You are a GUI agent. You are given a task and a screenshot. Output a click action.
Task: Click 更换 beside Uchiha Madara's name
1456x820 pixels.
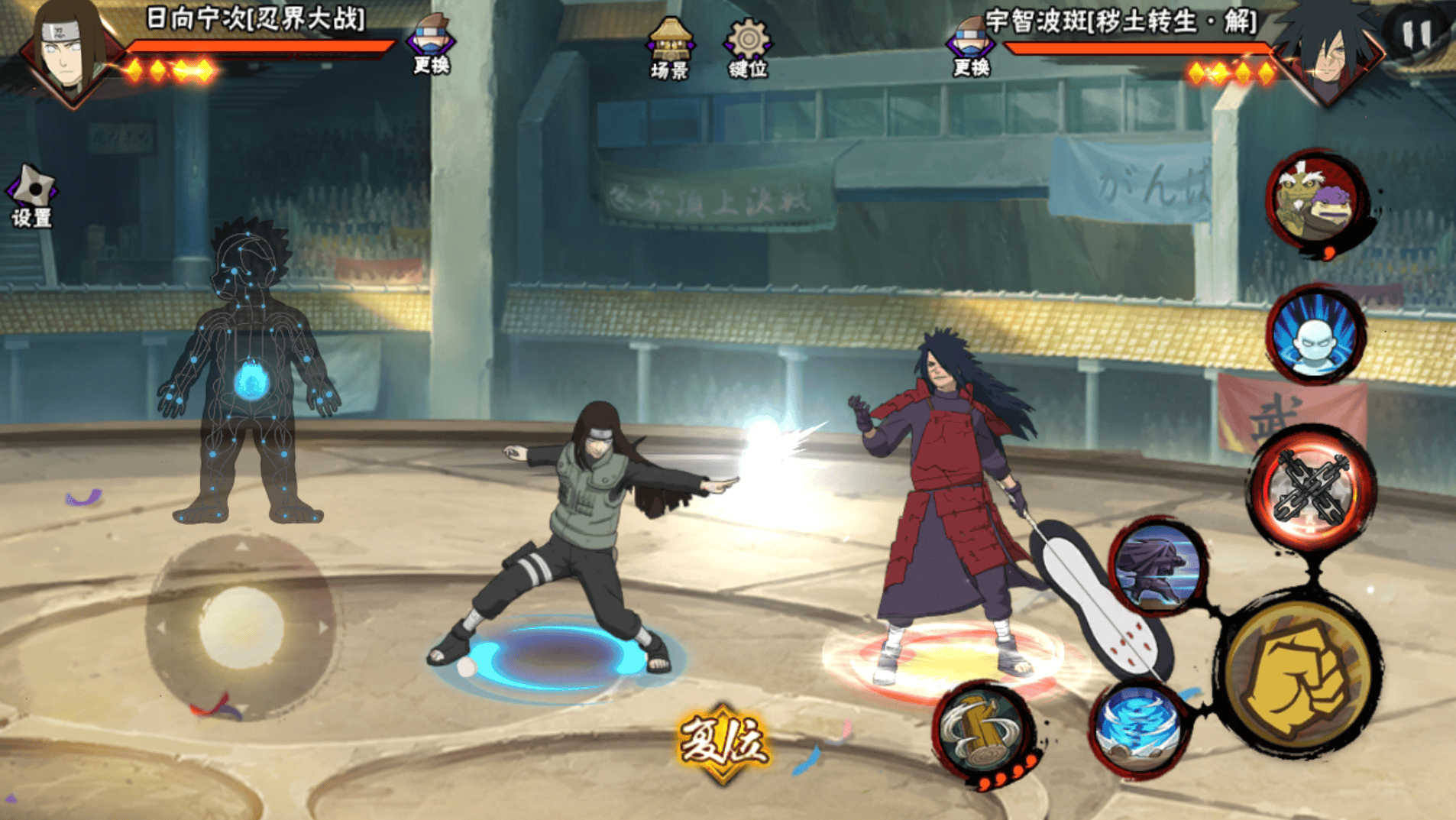point(971,46)
